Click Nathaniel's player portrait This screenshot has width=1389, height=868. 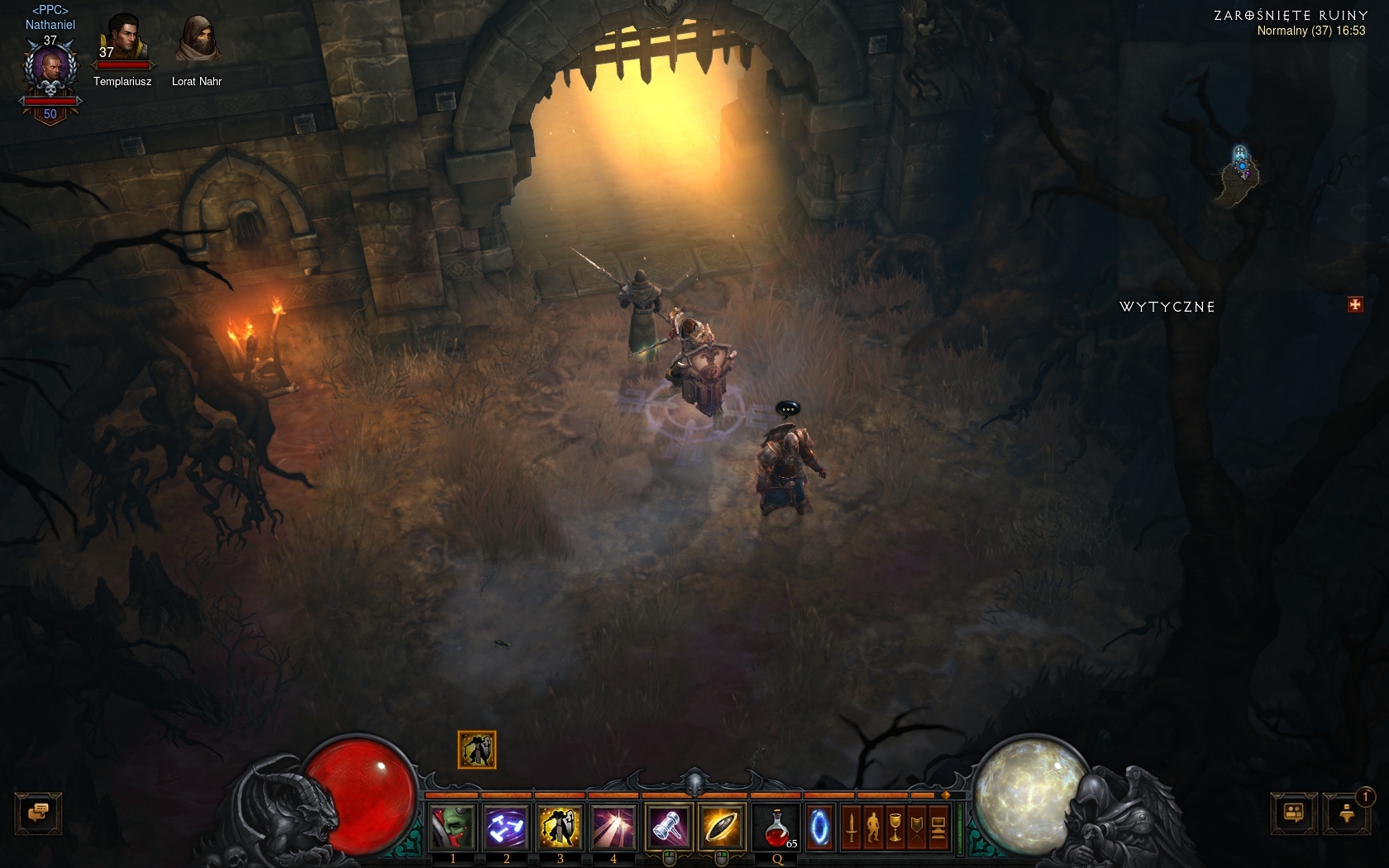50,70
